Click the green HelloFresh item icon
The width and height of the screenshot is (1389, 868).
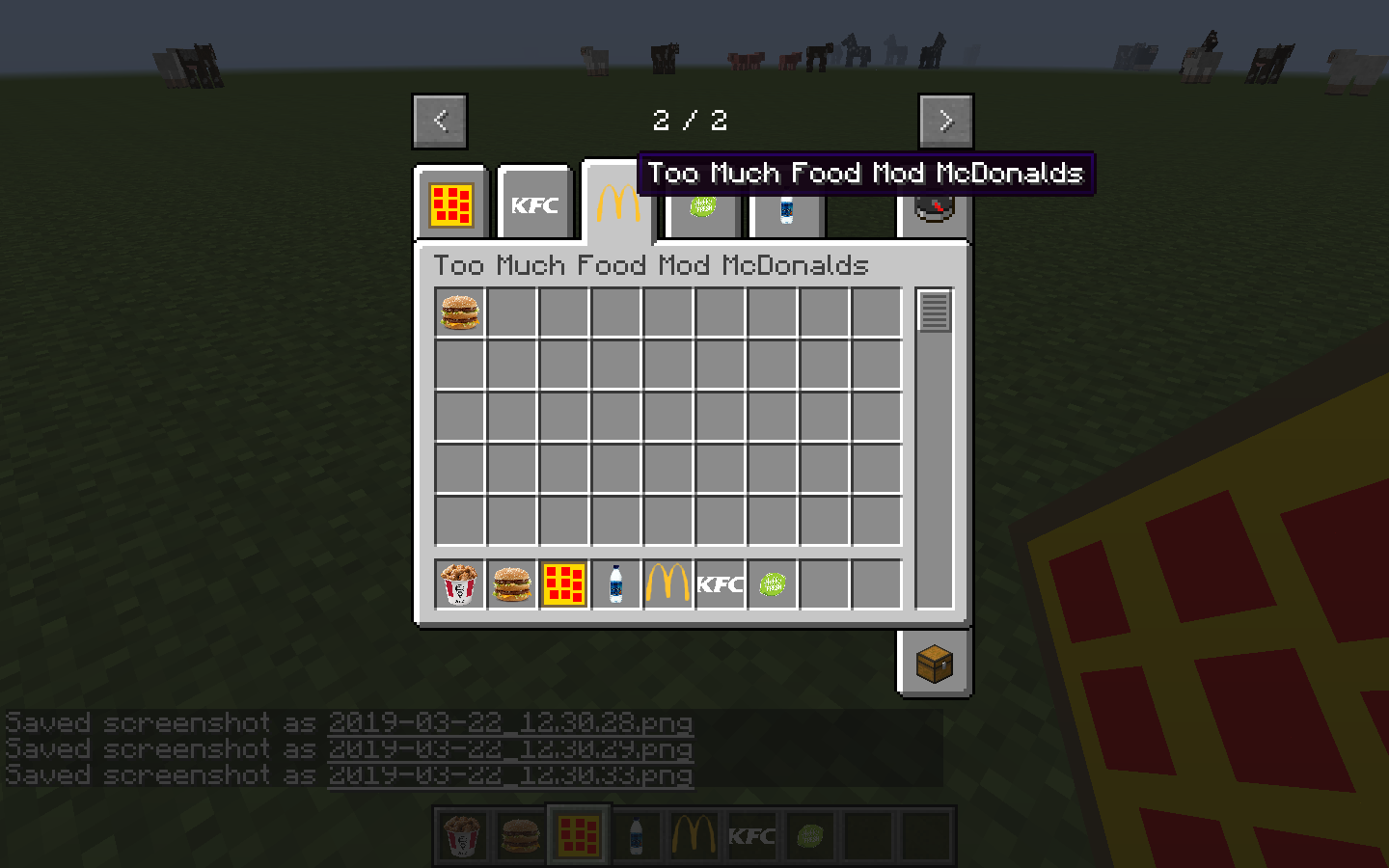773,583
